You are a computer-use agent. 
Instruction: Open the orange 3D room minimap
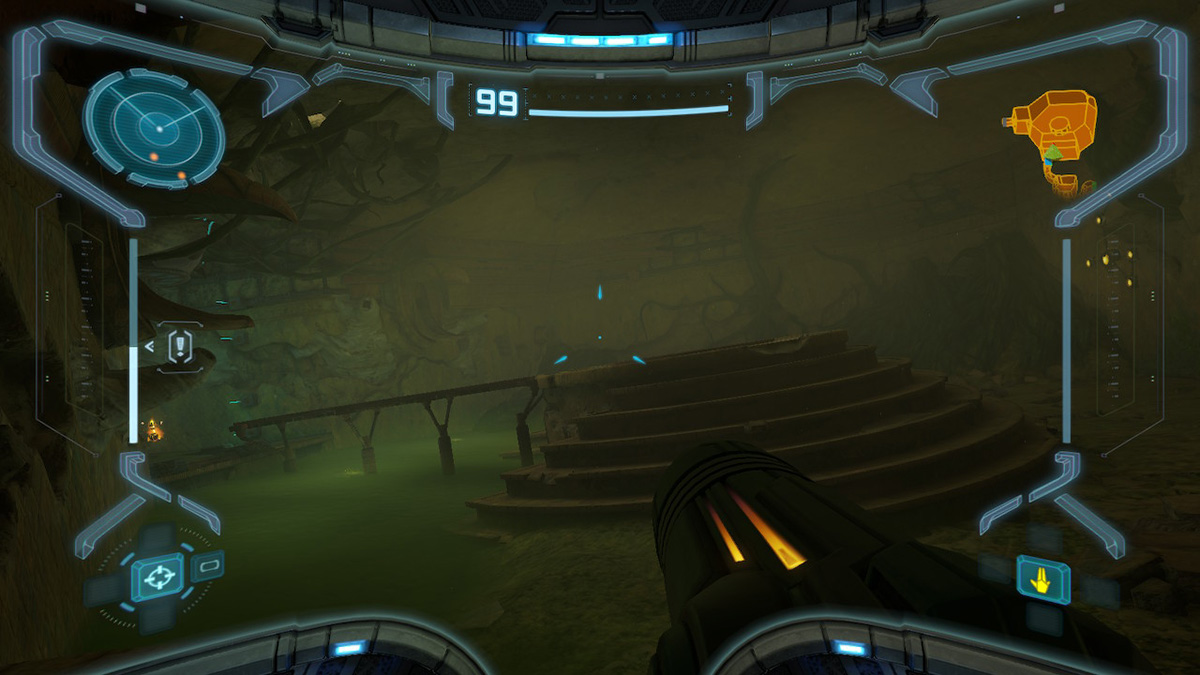point(1057,132)
